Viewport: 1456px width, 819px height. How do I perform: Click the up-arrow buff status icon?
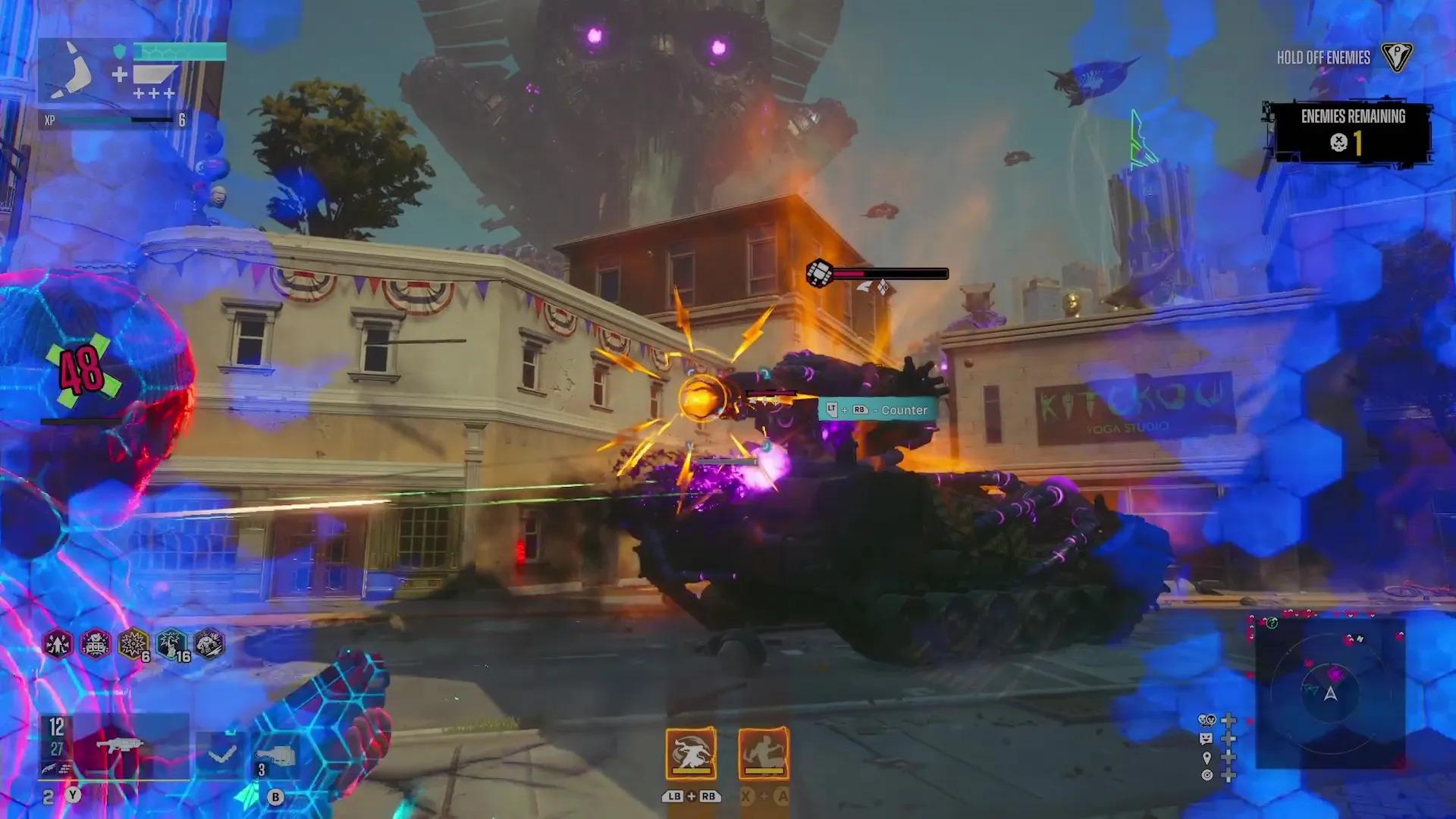point(58,645)
